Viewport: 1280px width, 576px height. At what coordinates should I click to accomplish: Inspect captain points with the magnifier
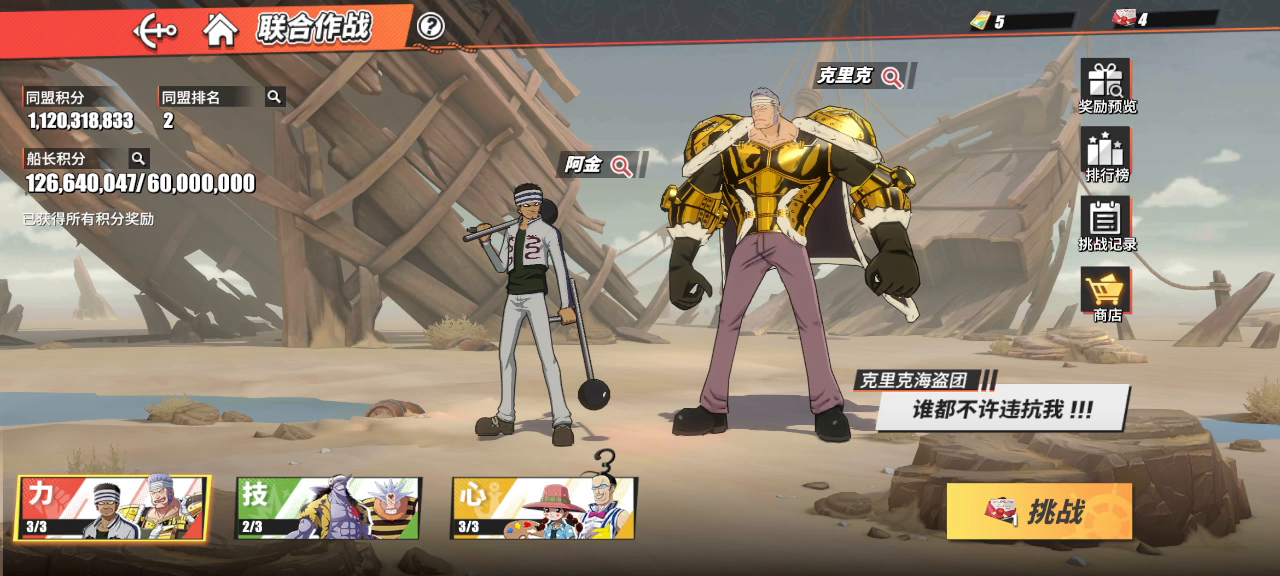click(139, 158)
